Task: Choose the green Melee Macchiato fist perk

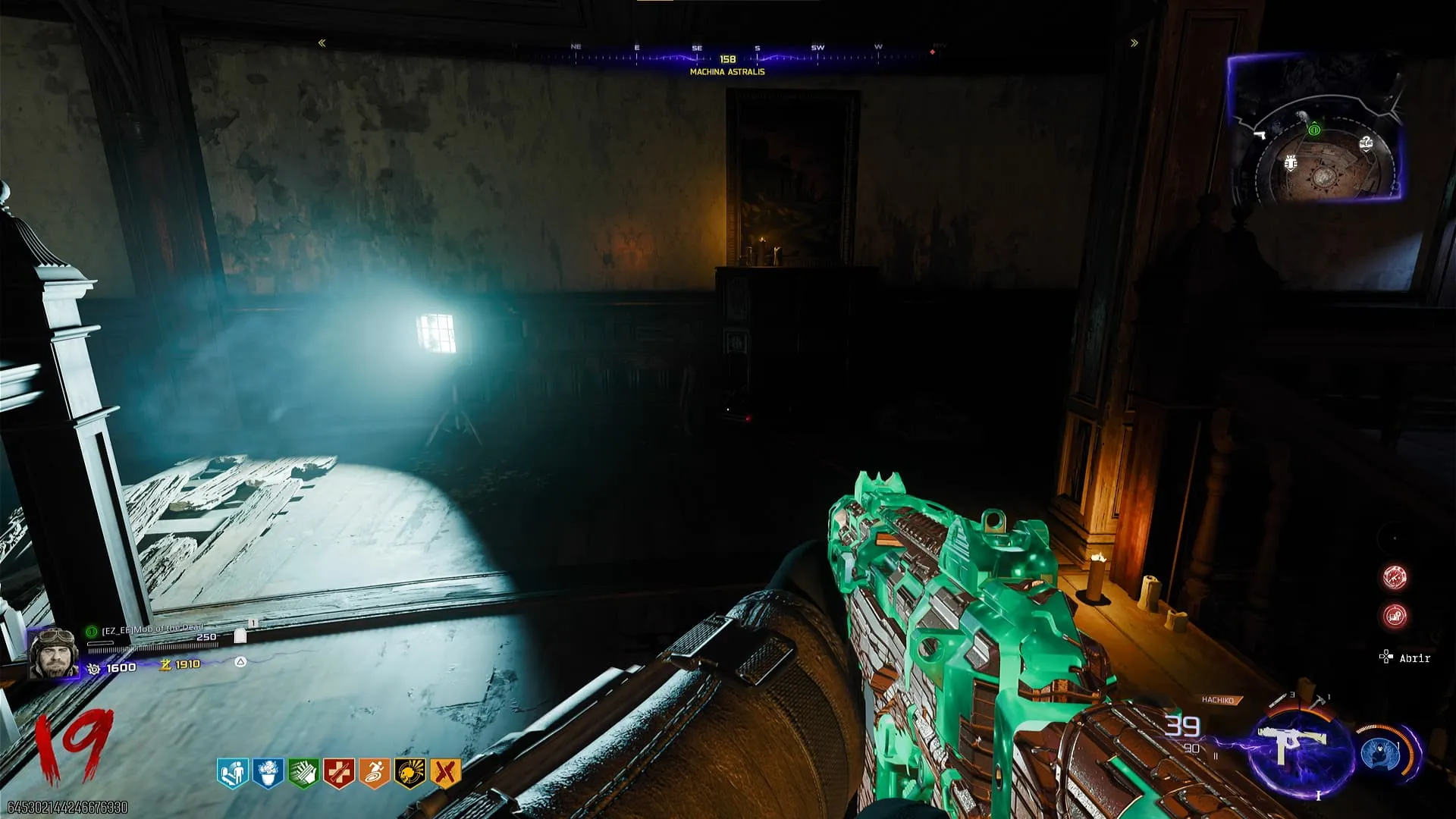Action: [303, 773]
